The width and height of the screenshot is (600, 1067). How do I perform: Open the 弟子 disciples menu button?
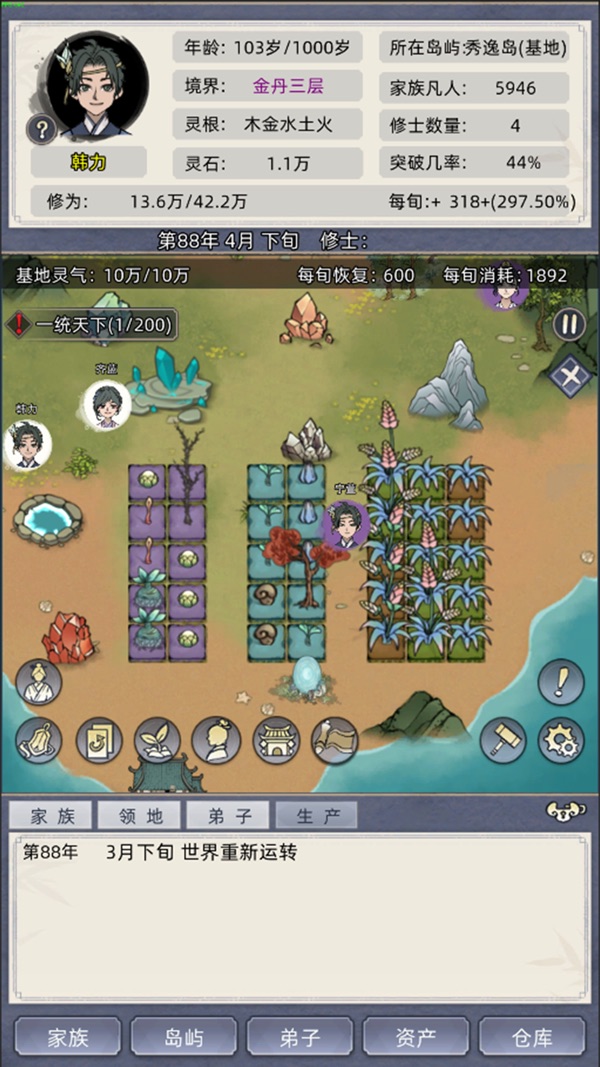[300, 1037]
